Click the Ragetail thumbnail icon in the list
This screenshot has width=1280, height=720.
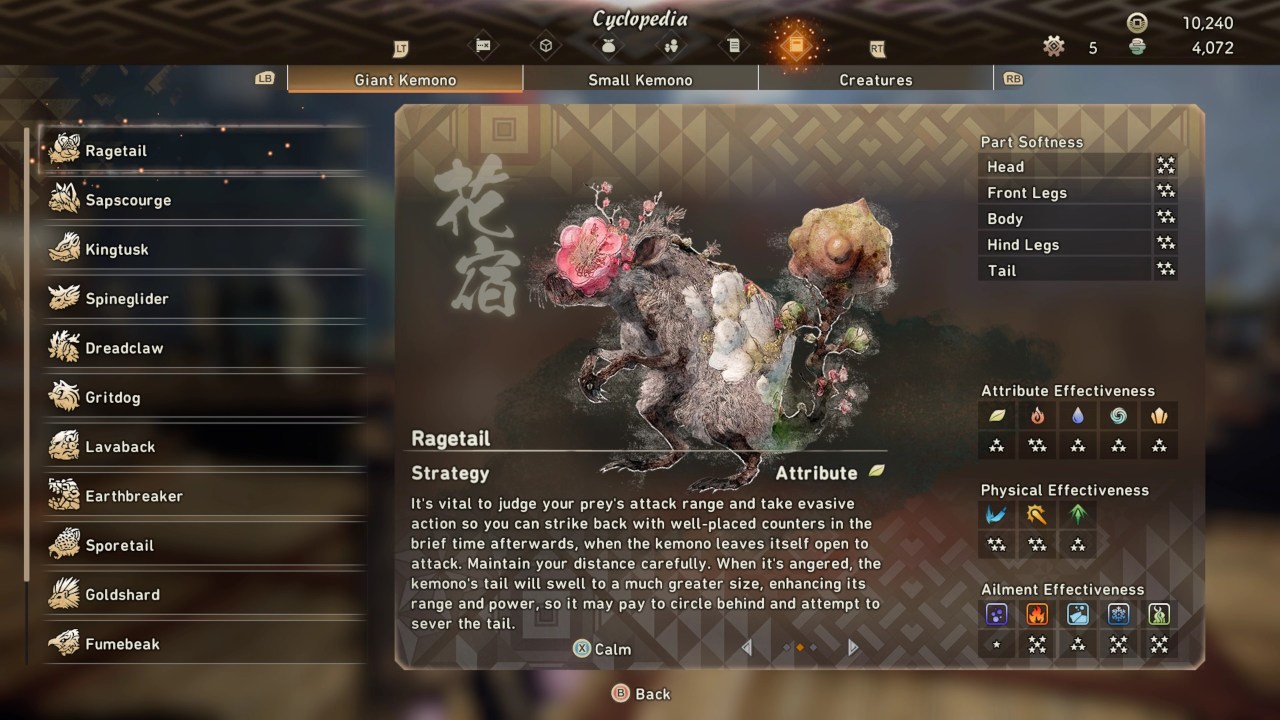(62, 148)
